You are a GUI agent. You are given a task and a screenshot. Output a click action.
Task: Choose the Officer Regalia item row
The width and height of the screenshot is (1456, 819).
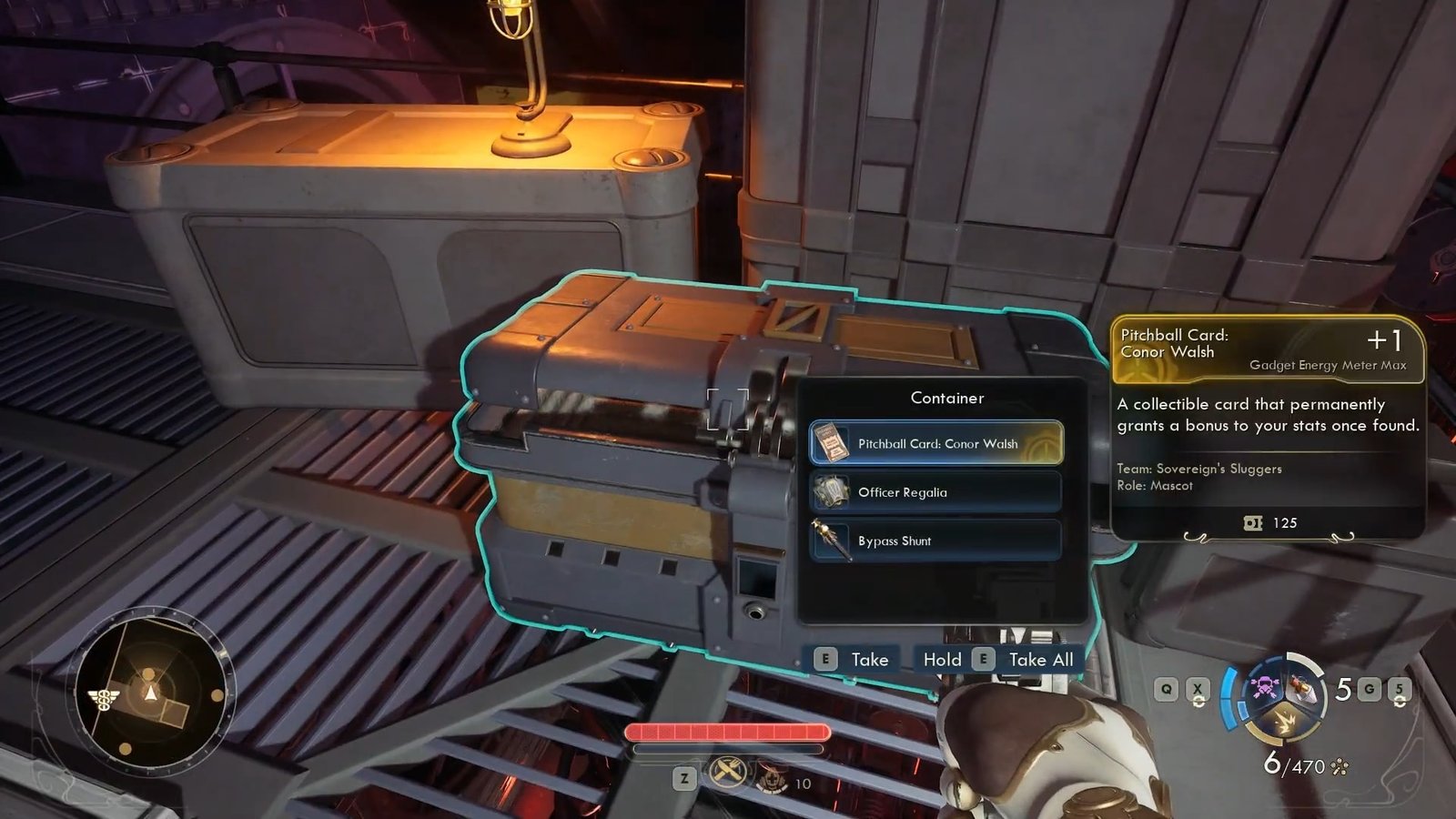pos(935,492)
